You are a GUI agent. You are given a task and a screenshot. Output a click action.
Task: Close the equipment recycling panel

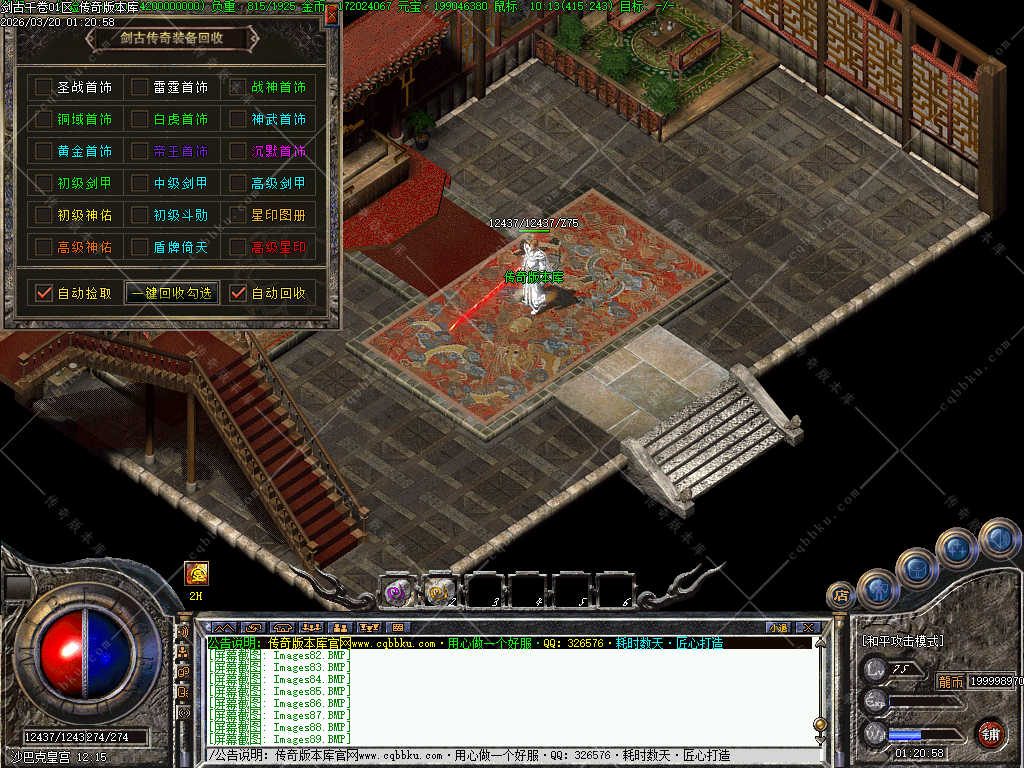point(332,17)
